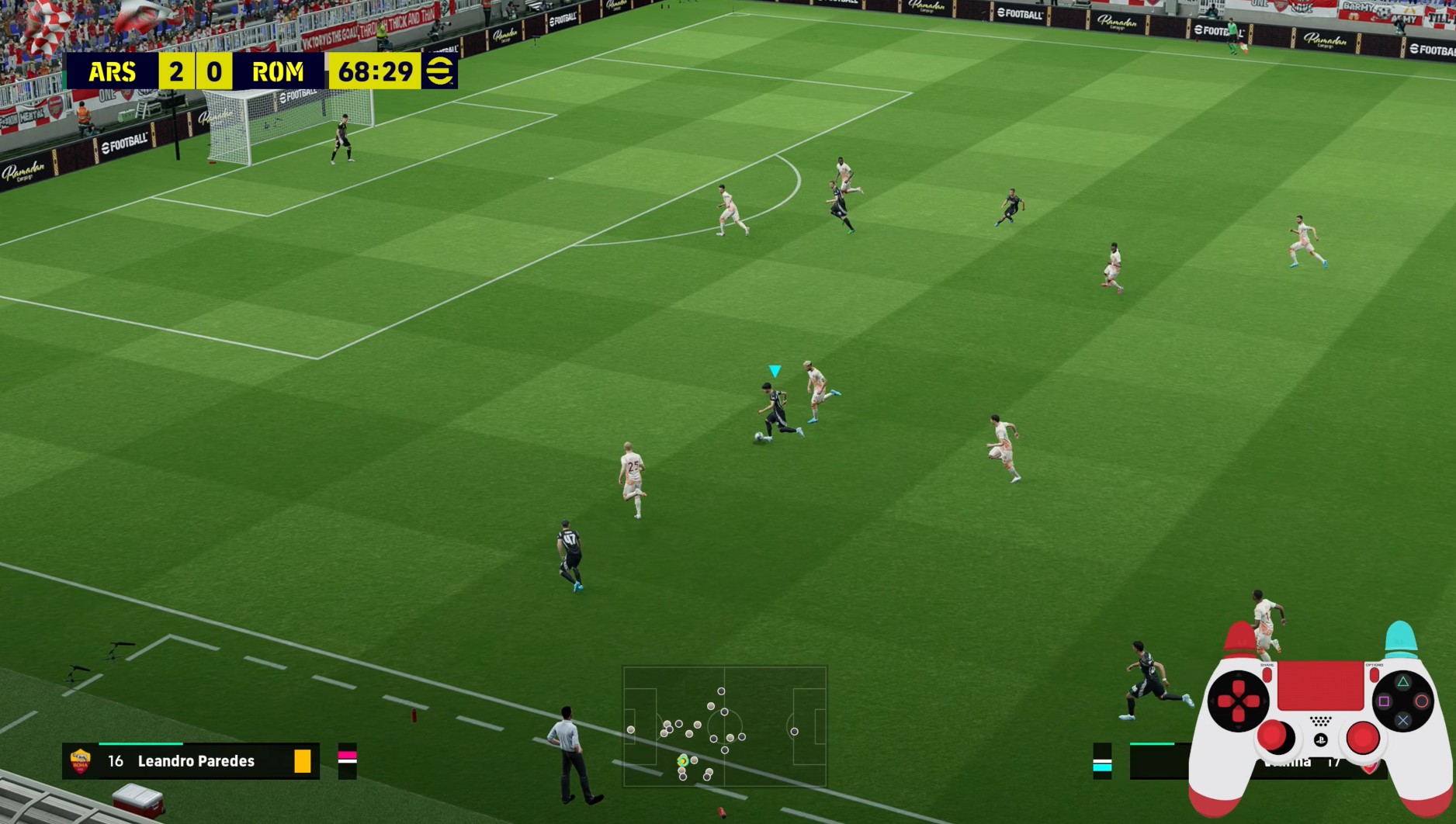
Task: Click the eFootball logo on the scoreboard
Action: point(440,71)
